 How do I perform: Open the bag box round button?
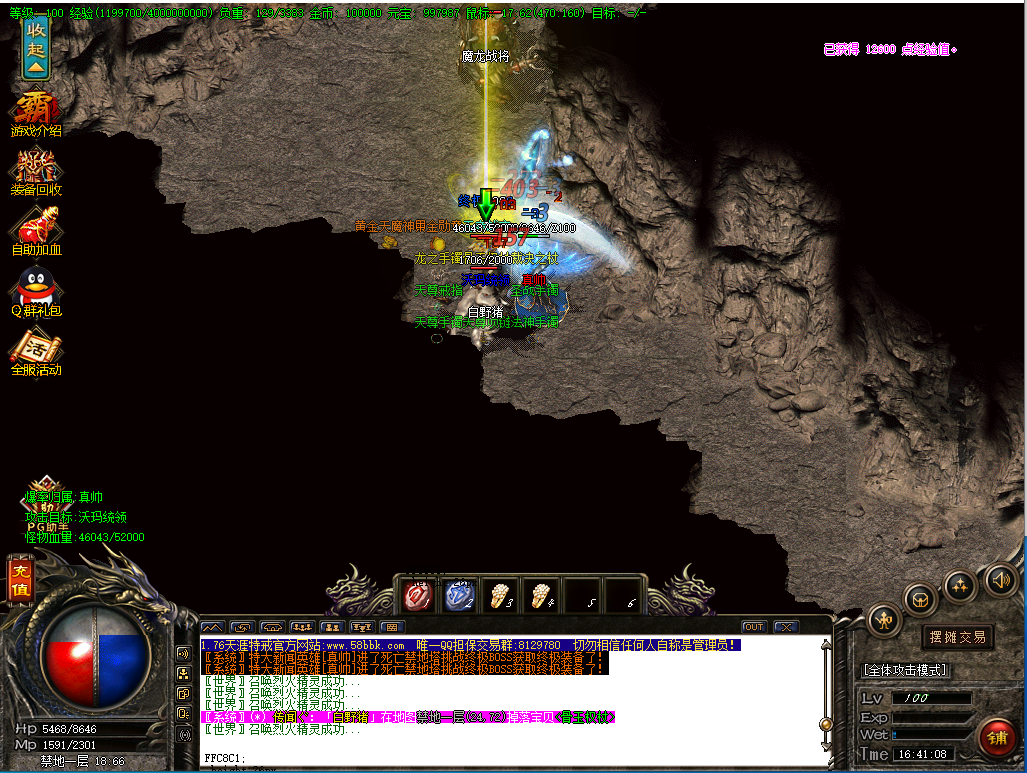pos(921,598)
